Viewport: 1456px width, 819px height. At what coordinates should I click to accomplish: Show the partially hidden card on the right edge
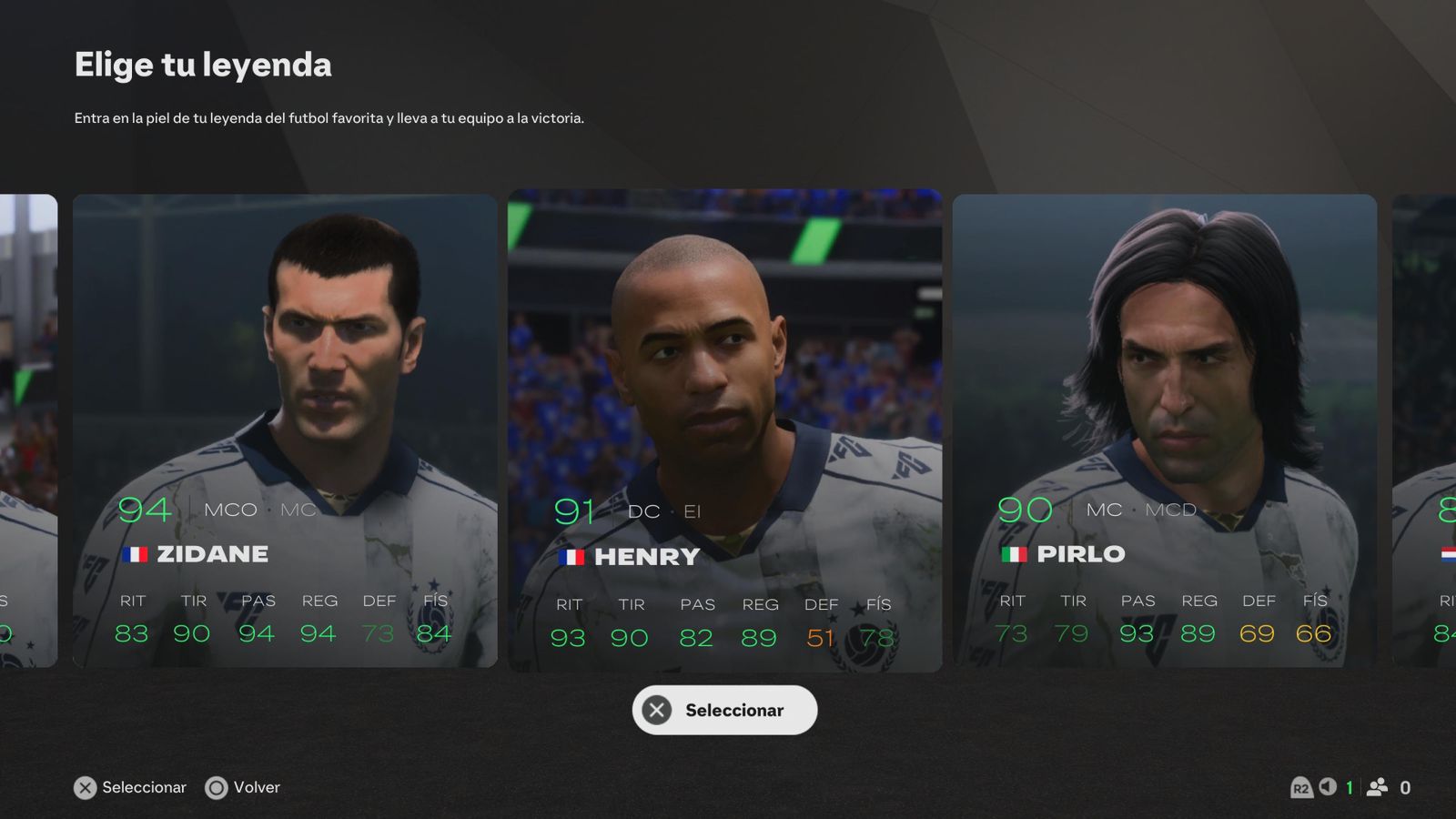pos(1425,430)
